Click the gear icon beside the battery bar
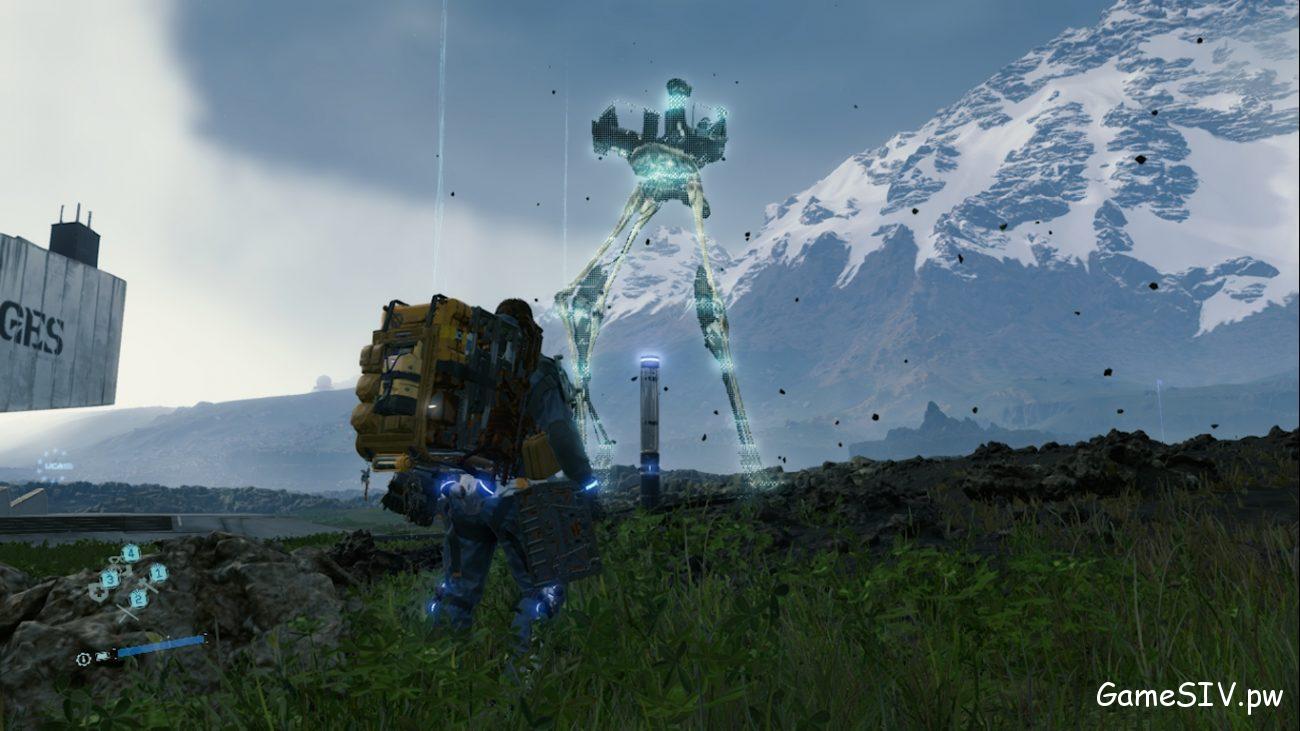Viewport: 1300px width, 731px height. click(x=82, y=659)
